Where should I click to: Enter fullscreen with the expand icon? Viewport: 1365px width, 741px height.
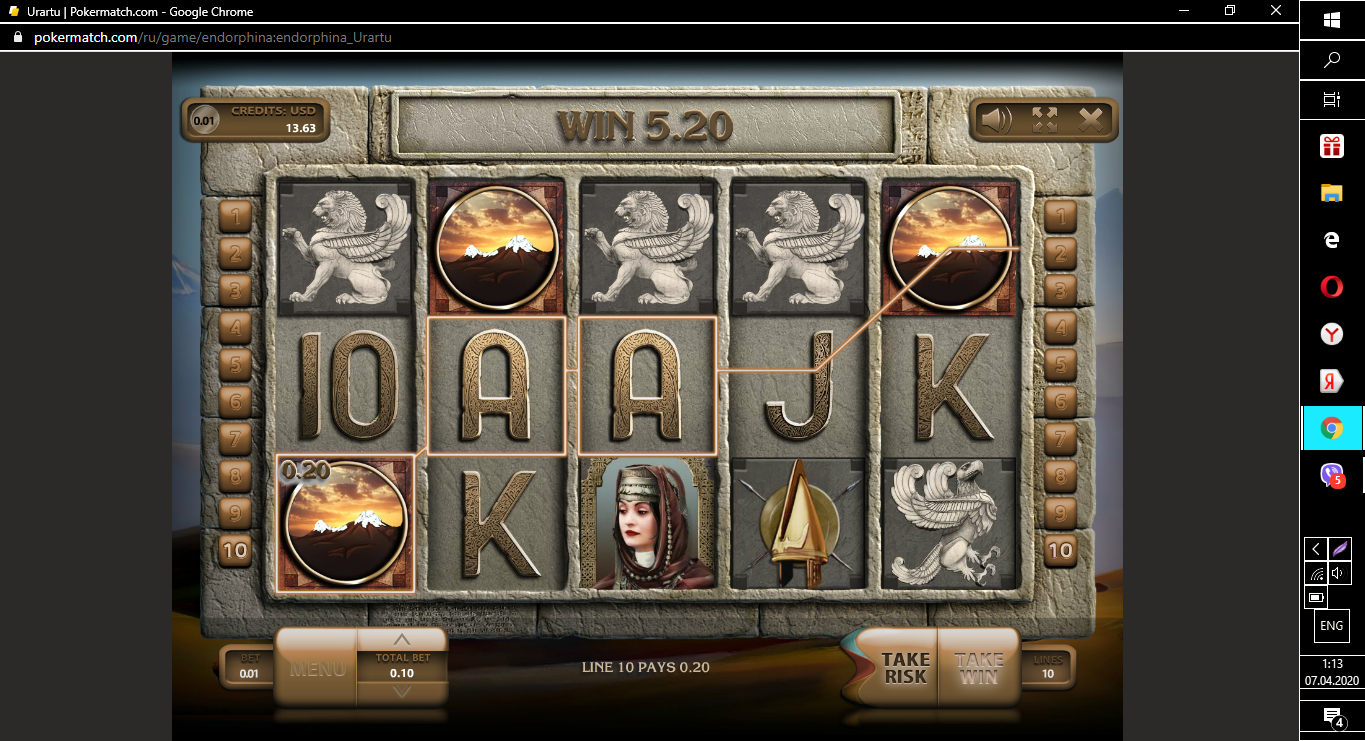coord(1044,120)
